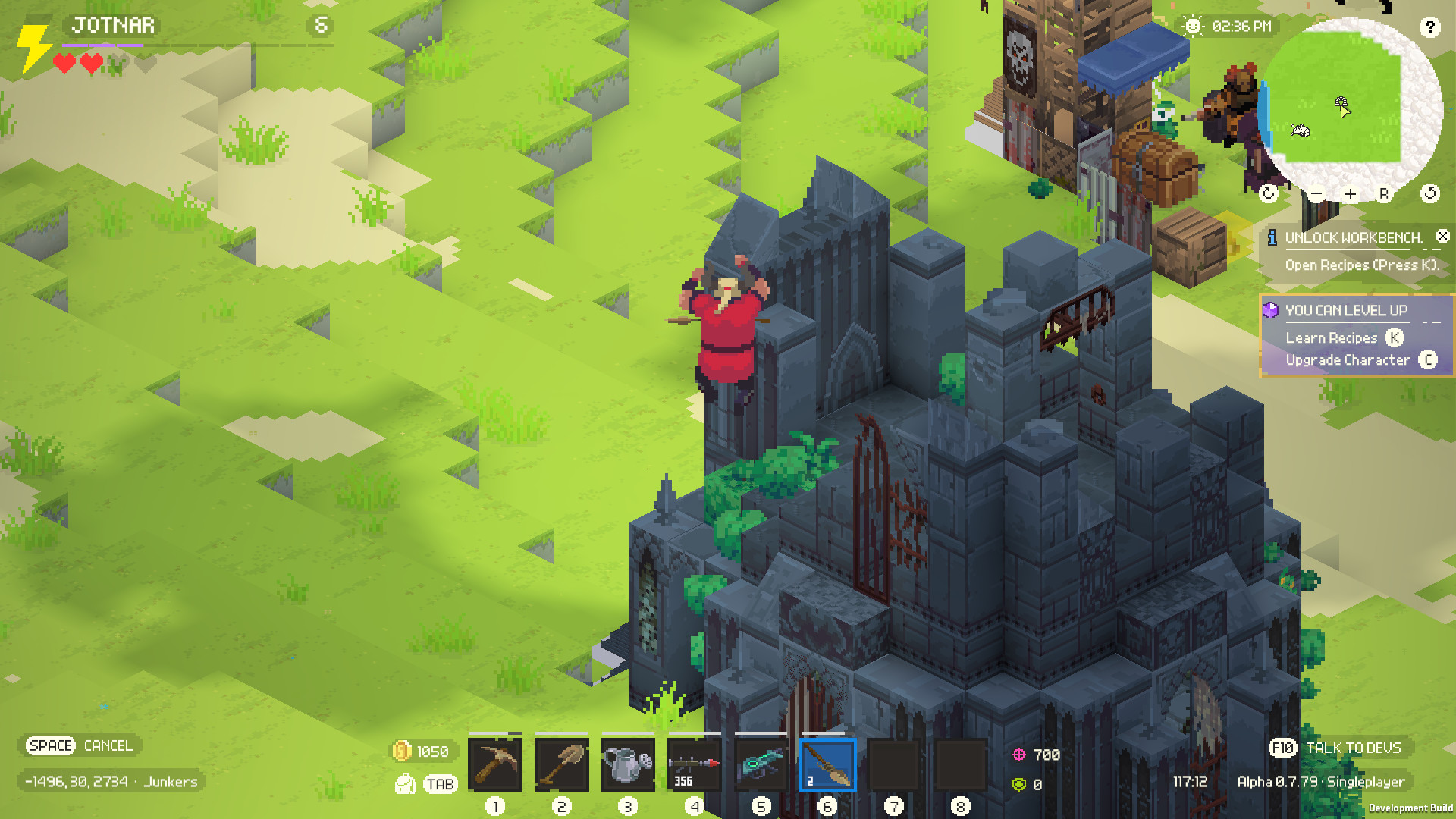Reset the minimap with the R button
This screenshot has height=819, width=1456.
click(1384, 194)
